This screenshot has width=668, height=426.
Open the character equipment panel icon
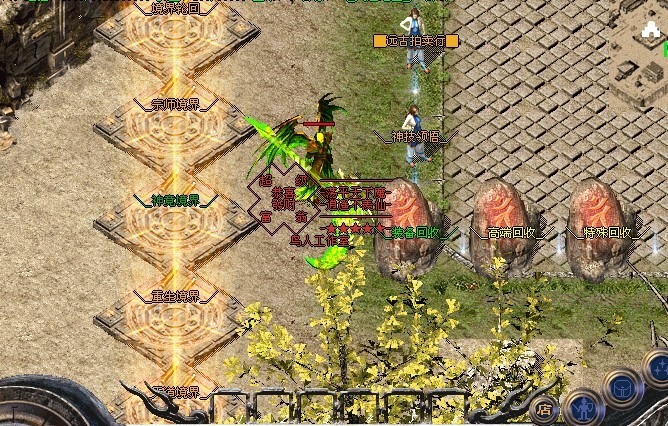pyautogui.click(x=584, y=410)
